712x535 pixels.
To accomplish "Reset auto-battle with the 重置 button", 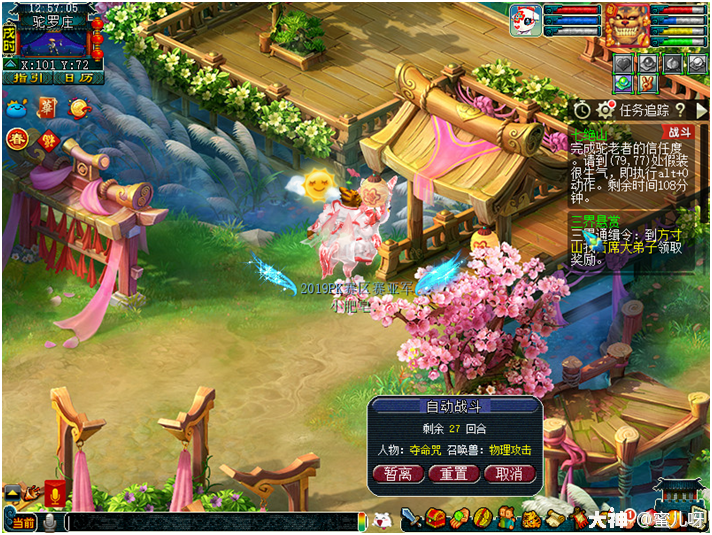I will pyautogui.click(x=453, y=474).
